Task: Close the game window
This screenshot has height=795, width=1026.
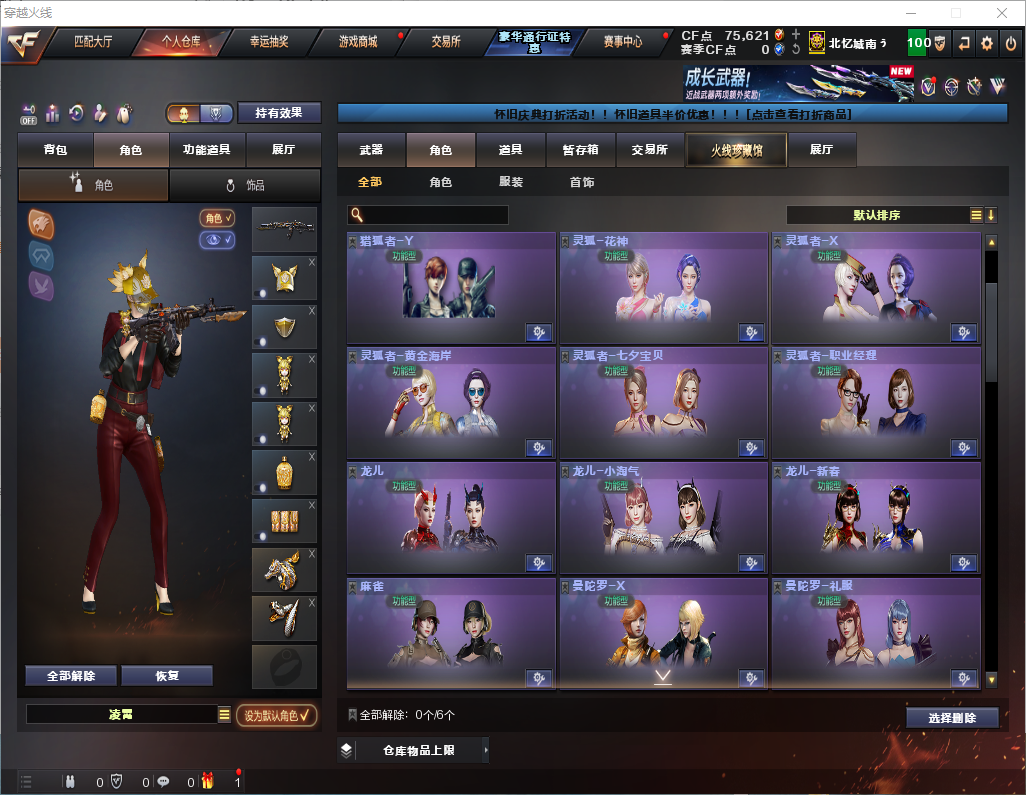Action: (1001, 13)
